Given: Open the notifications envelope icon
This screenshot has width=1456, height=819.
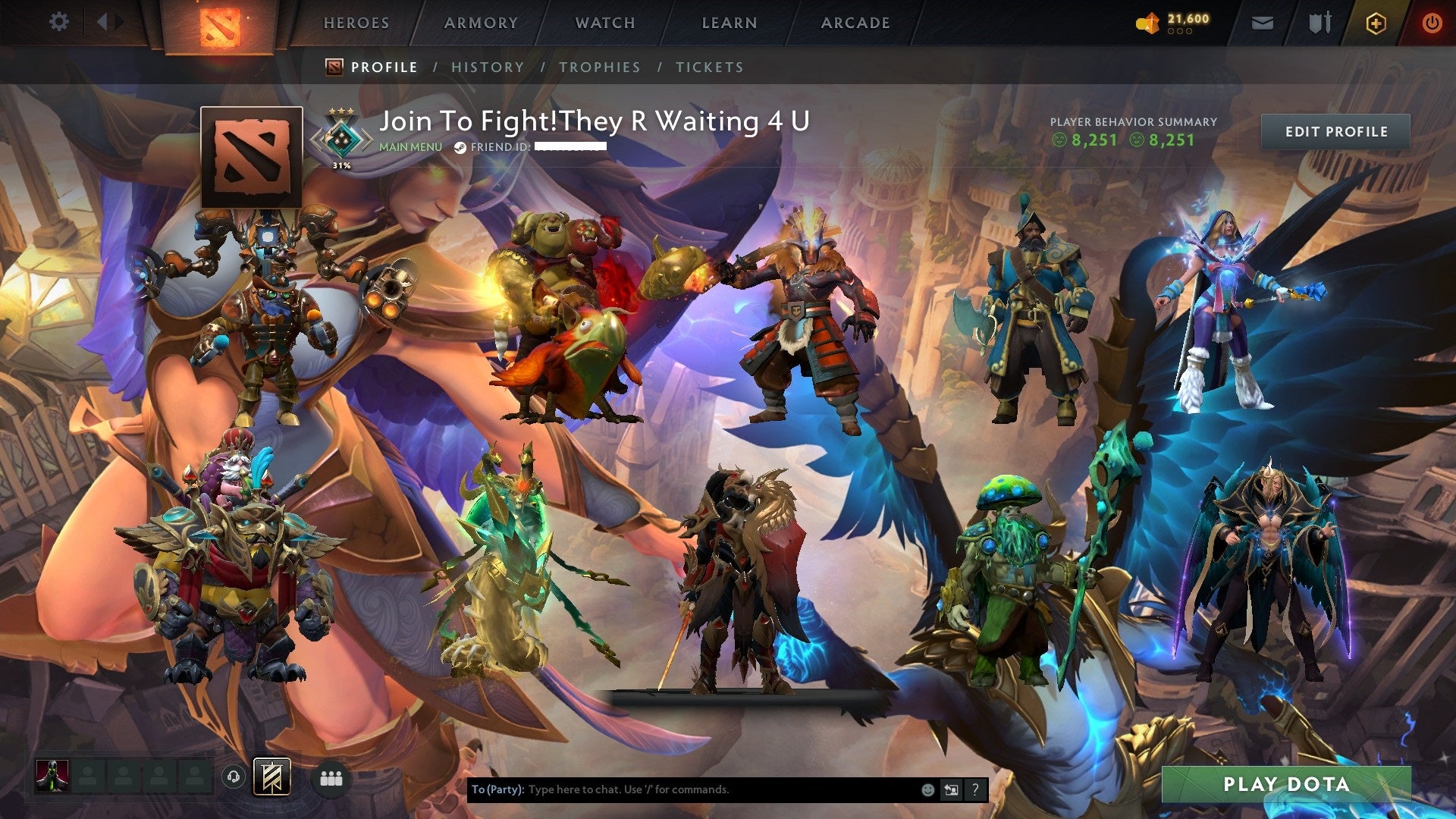Looking at the screenshot, I should pyautogui.click(x=1263, y=22).
